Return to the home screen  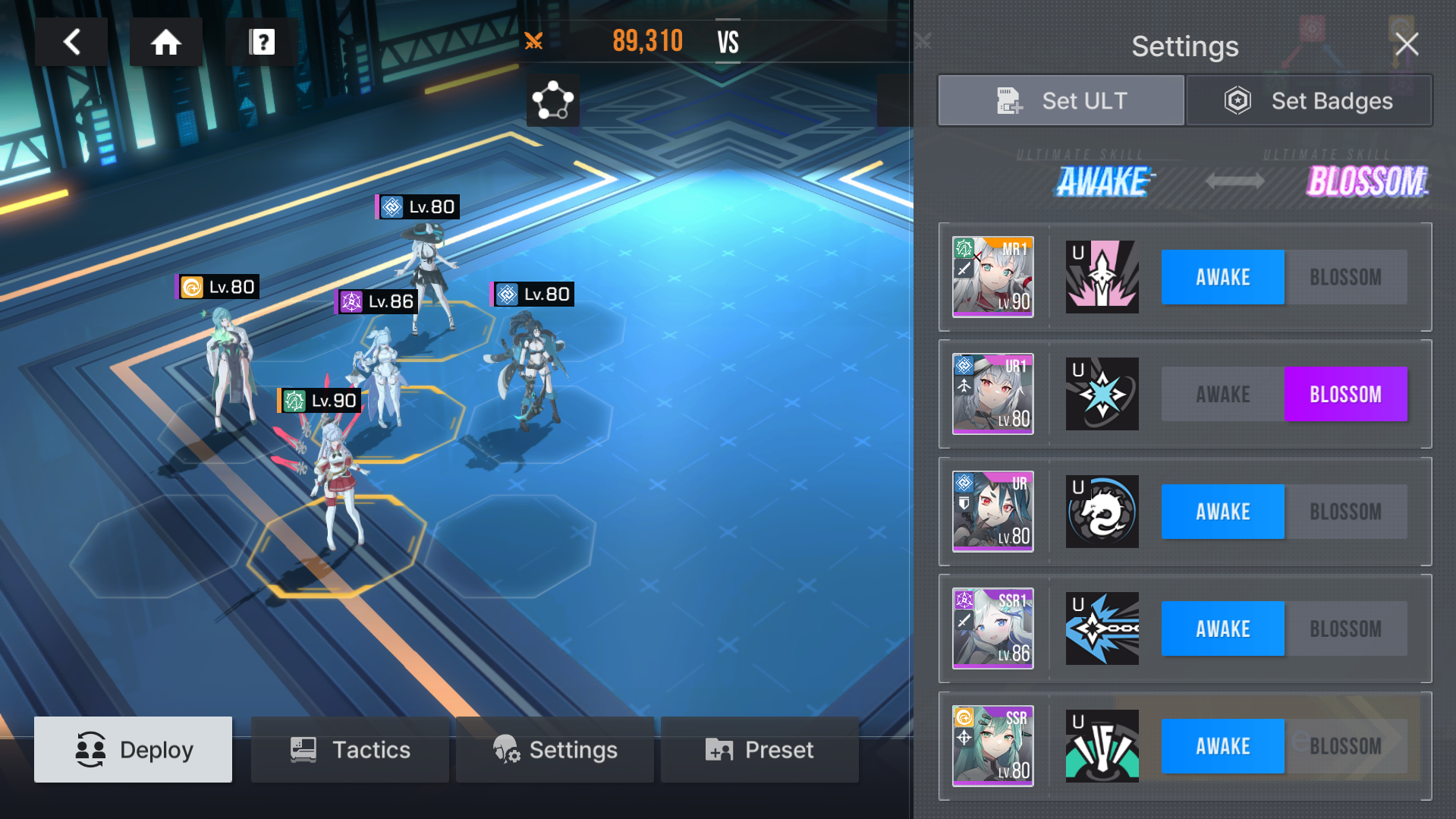165,42
